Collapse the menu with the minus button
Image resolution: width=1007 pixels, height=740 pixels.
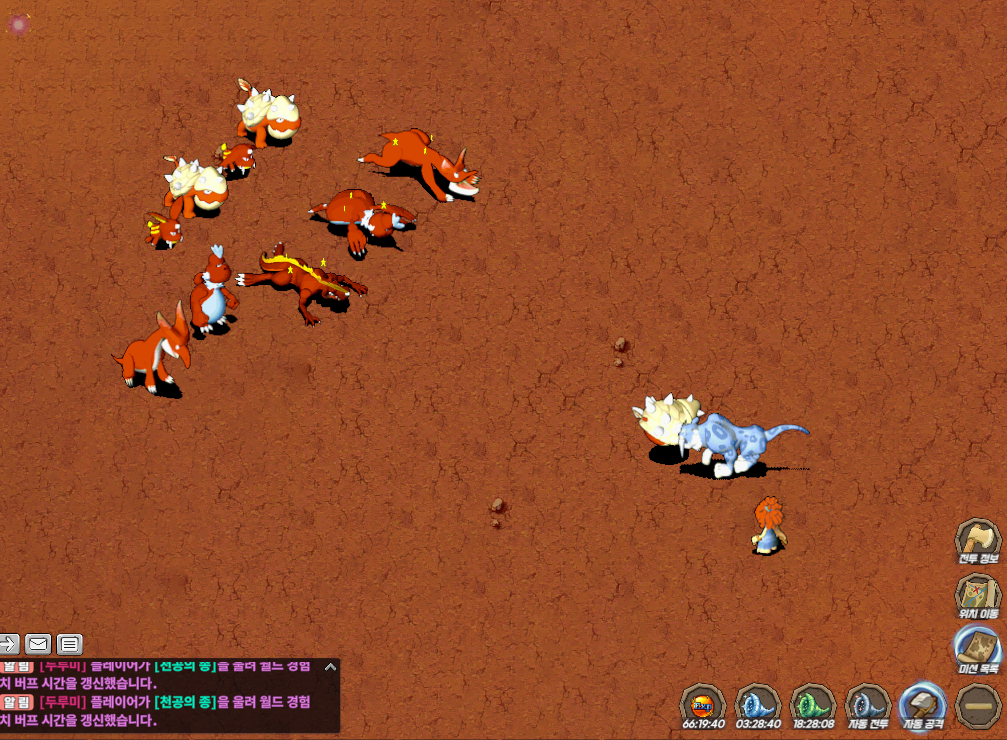pyautogui.click(x=977, y=704)
